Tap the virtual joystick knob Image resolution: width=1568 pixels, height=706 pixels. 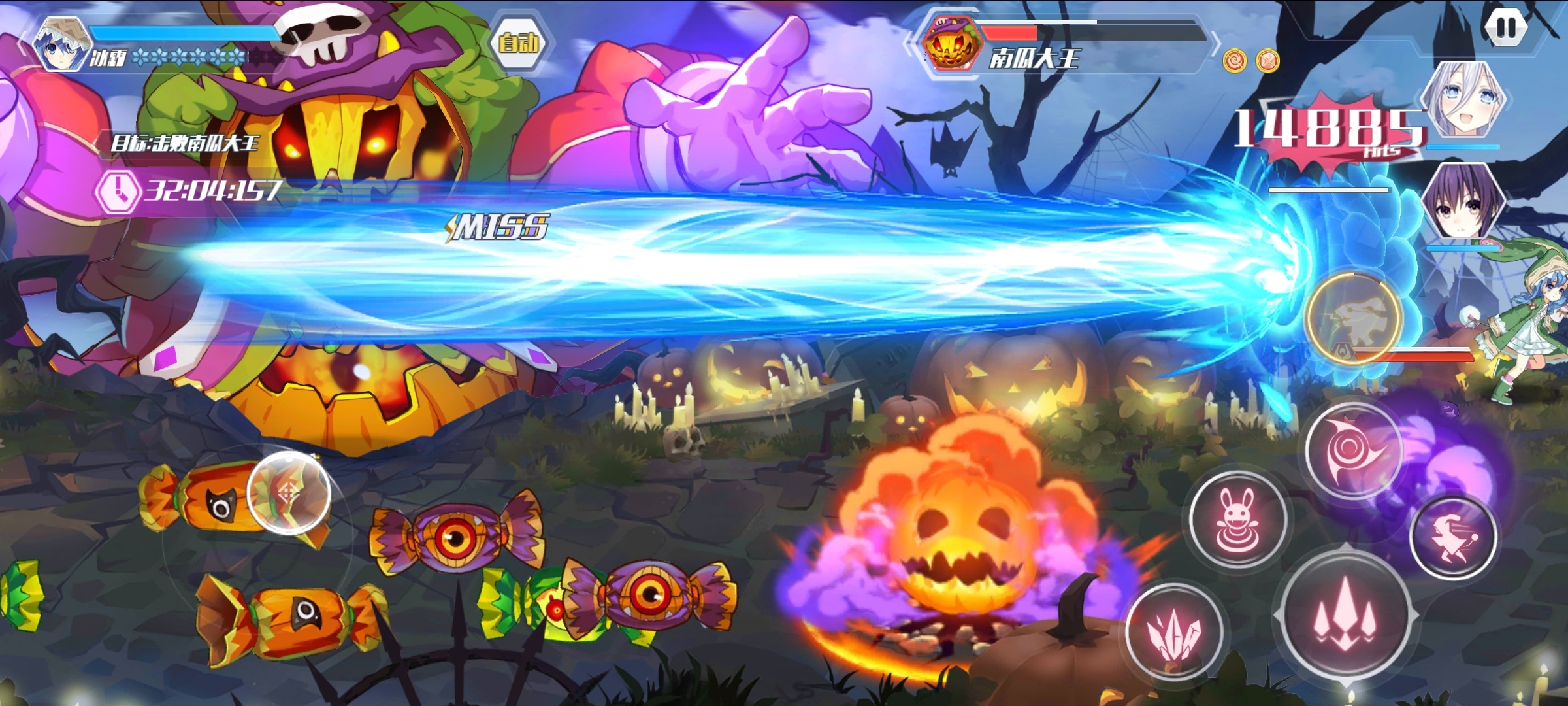[x=289, y=493]
